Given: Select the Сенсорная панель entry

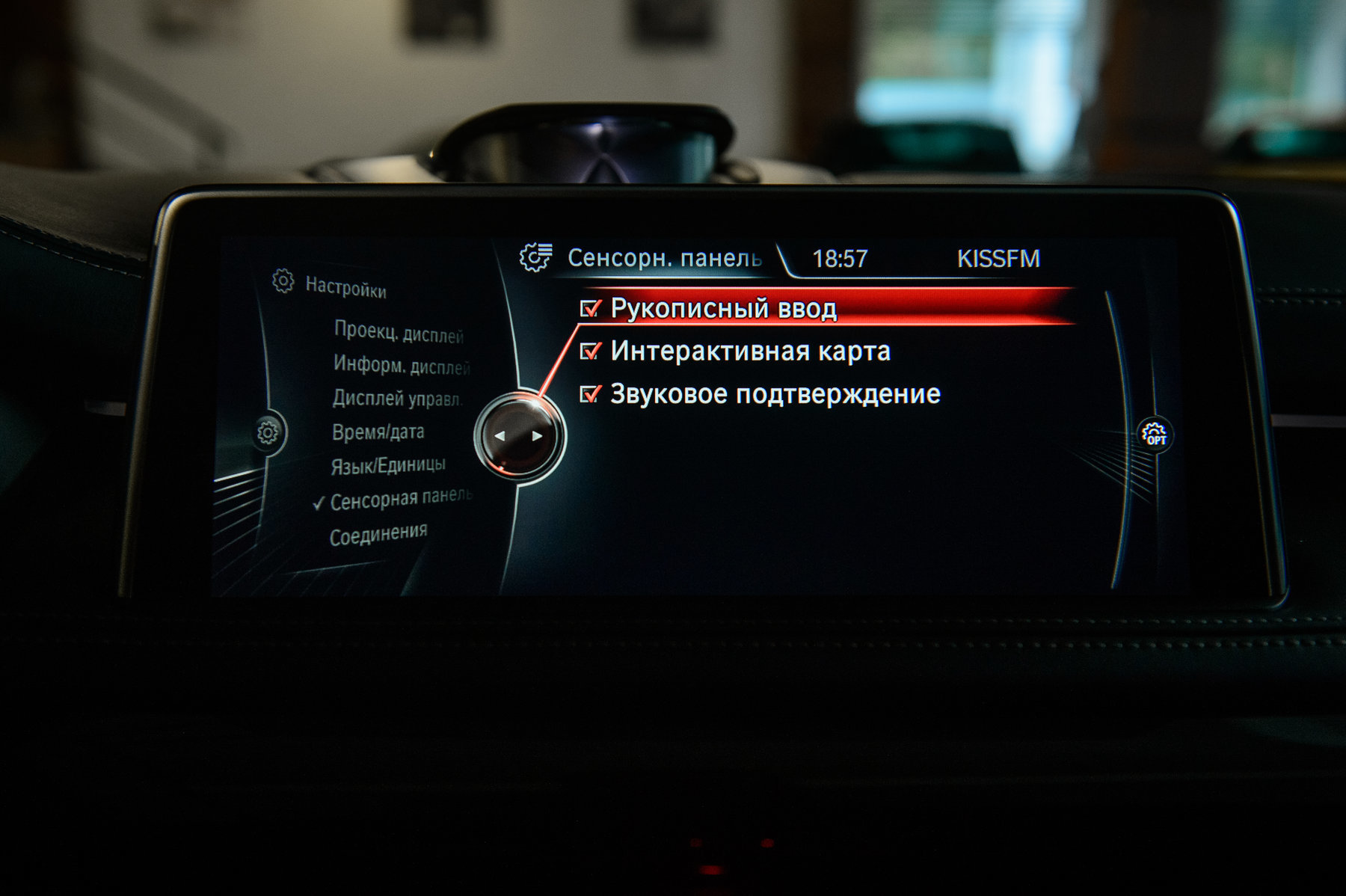Looking at the screenshot, I should tap(402, 499).
